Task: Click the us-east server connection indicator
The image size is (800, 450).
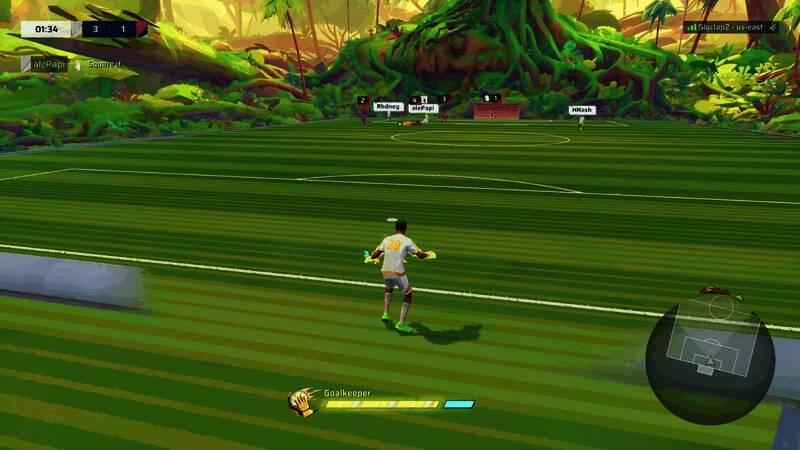Action: [731, 28]
